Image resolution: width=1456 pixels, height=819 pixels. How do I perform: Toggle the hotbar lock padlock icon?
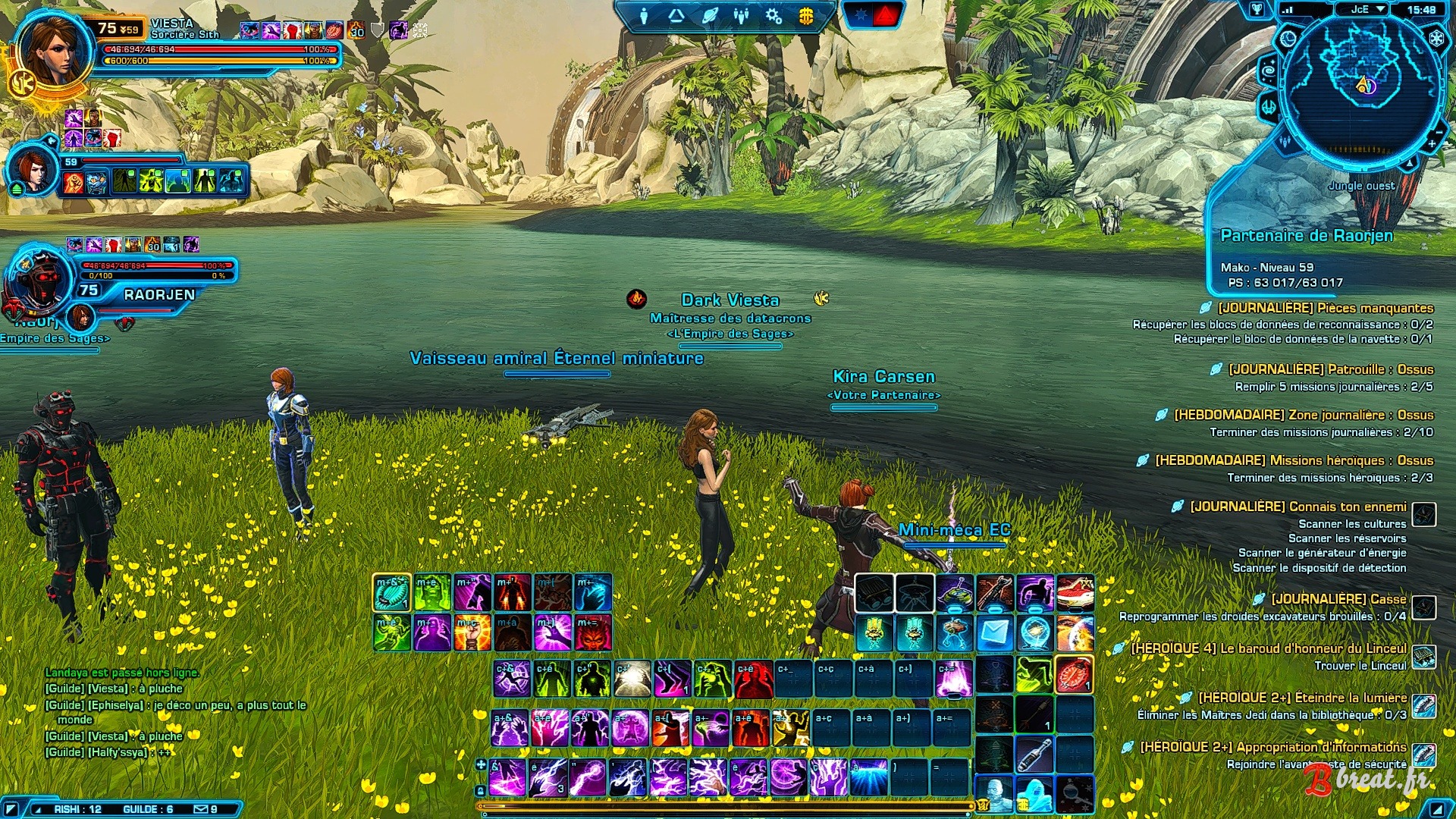pos(480,790)
